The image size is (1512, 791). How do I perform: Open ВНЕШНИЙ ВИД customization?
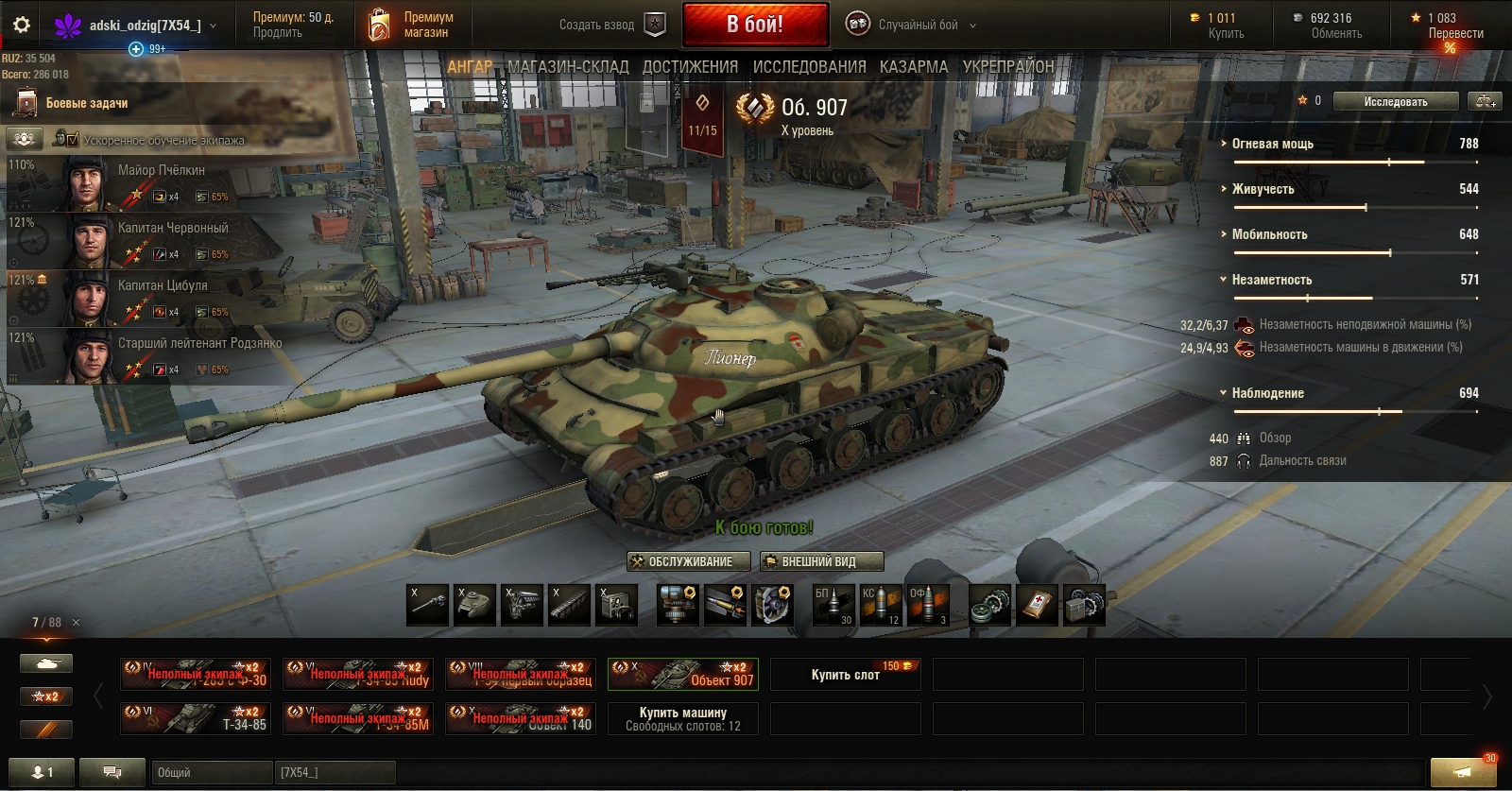click(821, 561)
